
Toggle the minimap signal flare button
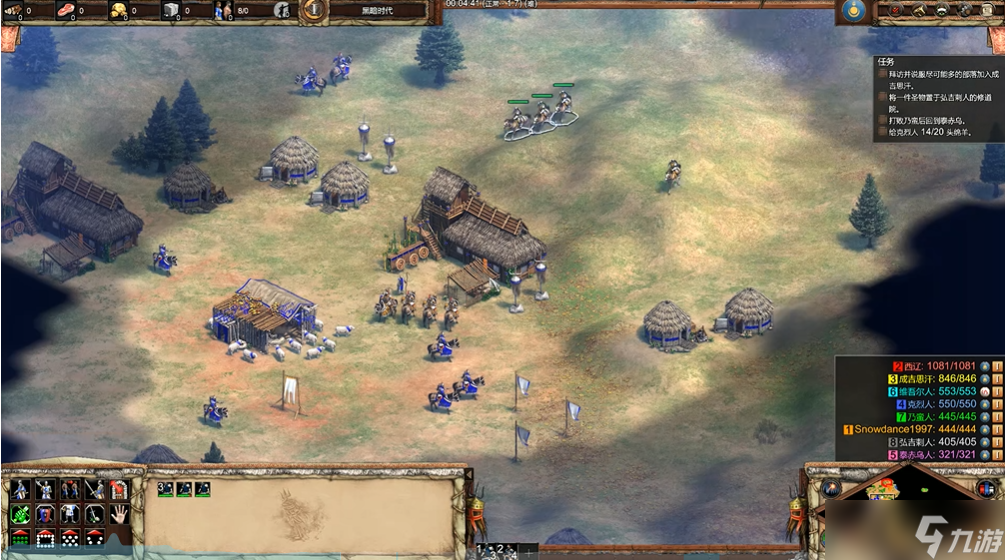point(832,490)
